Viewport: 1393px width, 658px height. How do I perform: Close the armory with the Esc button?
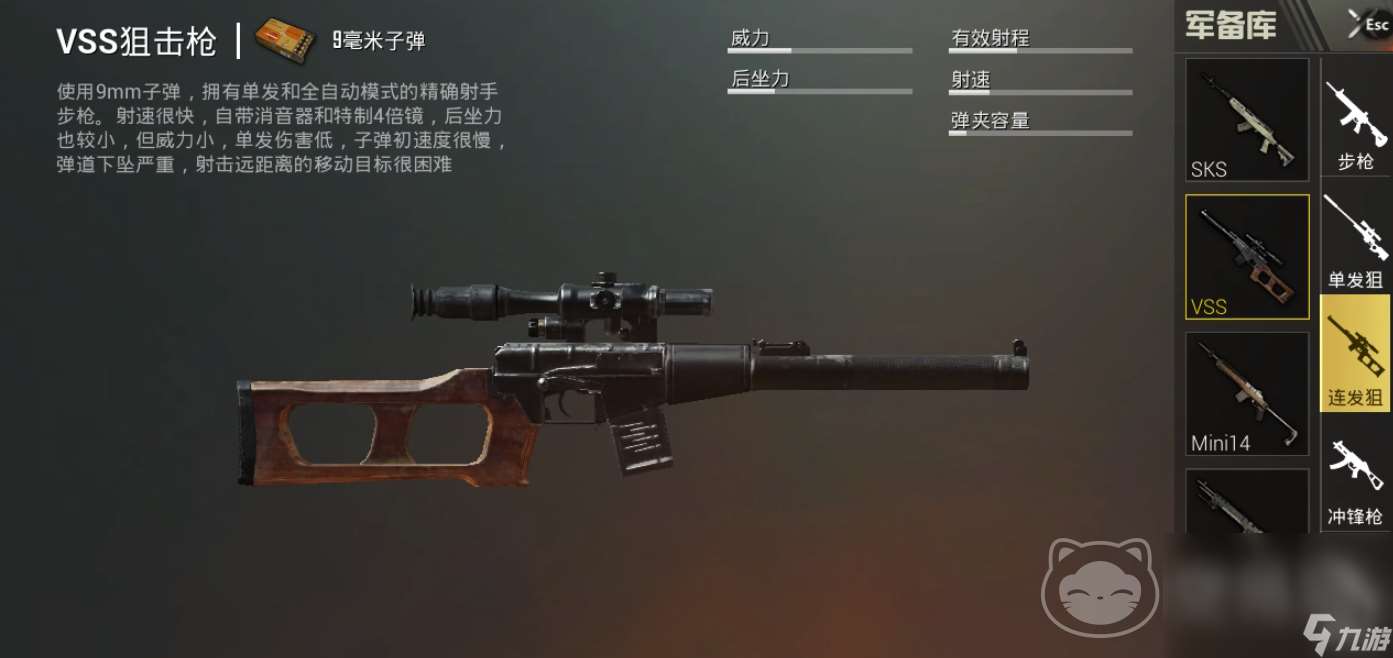tap(1366, 24)
